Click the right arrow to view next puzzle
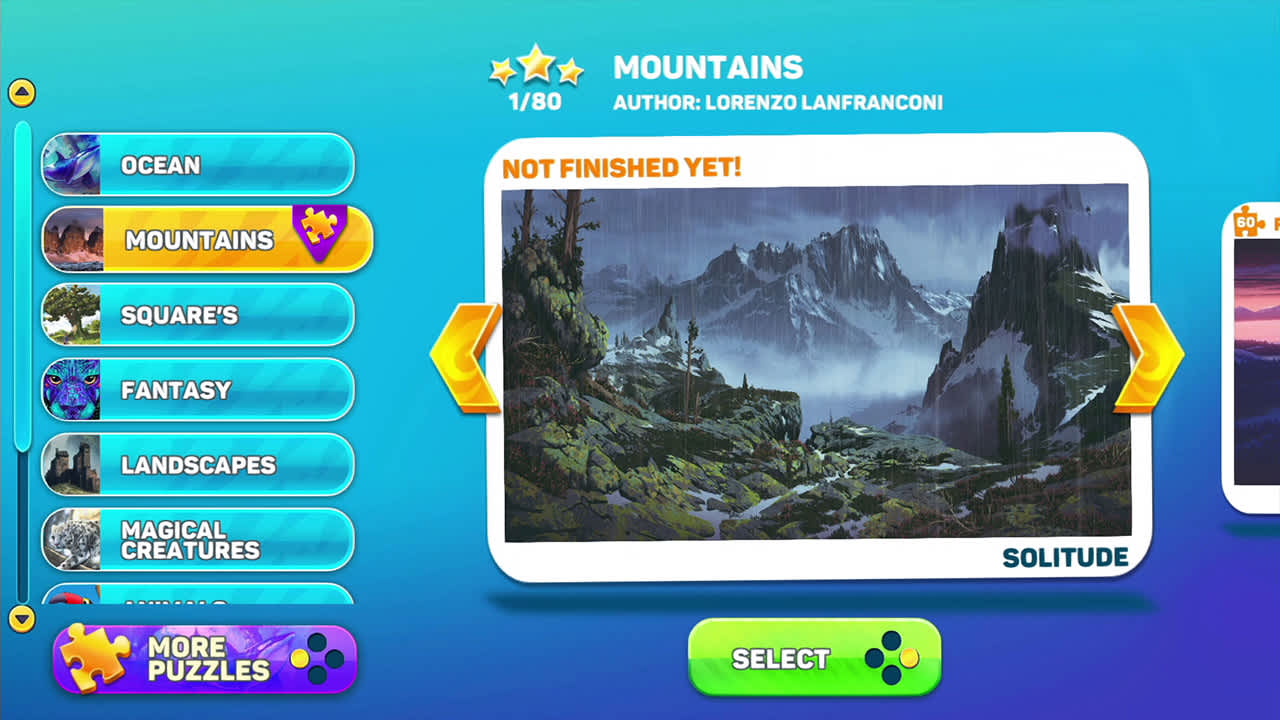1280x720 pixels. 1148,353
